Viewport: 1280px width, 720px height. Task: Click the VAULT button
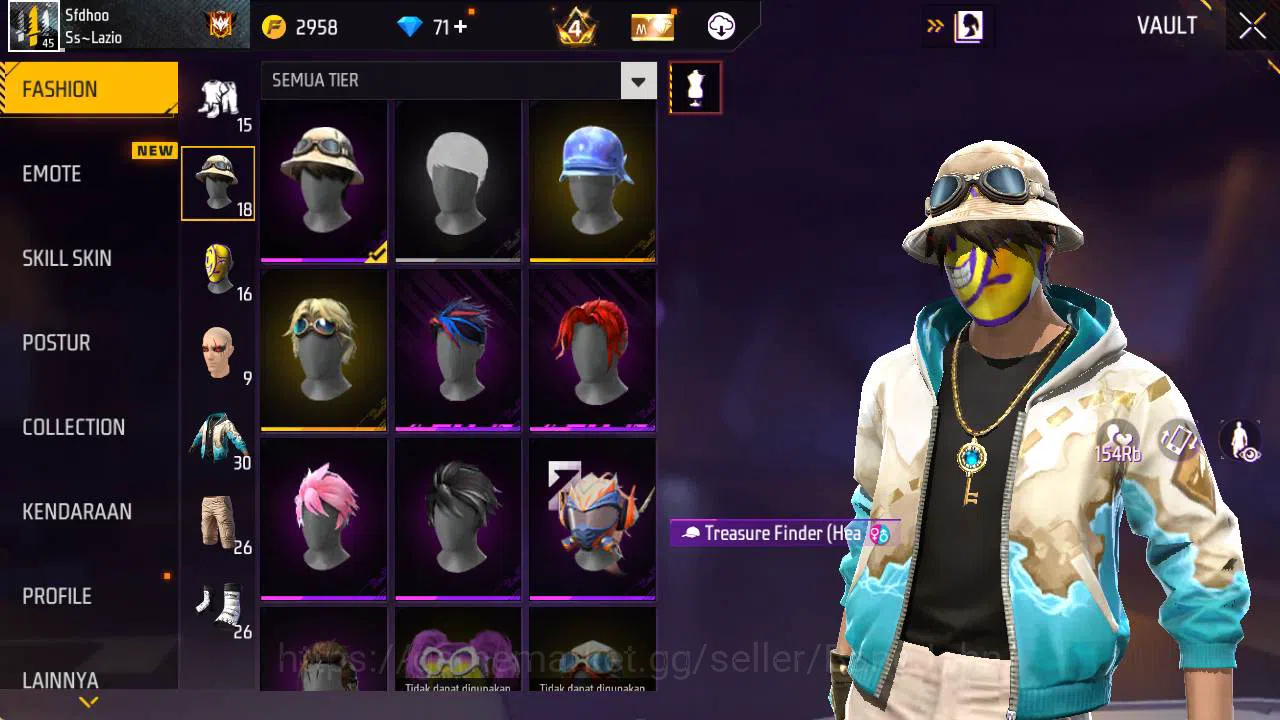(x=1166, y=25)
